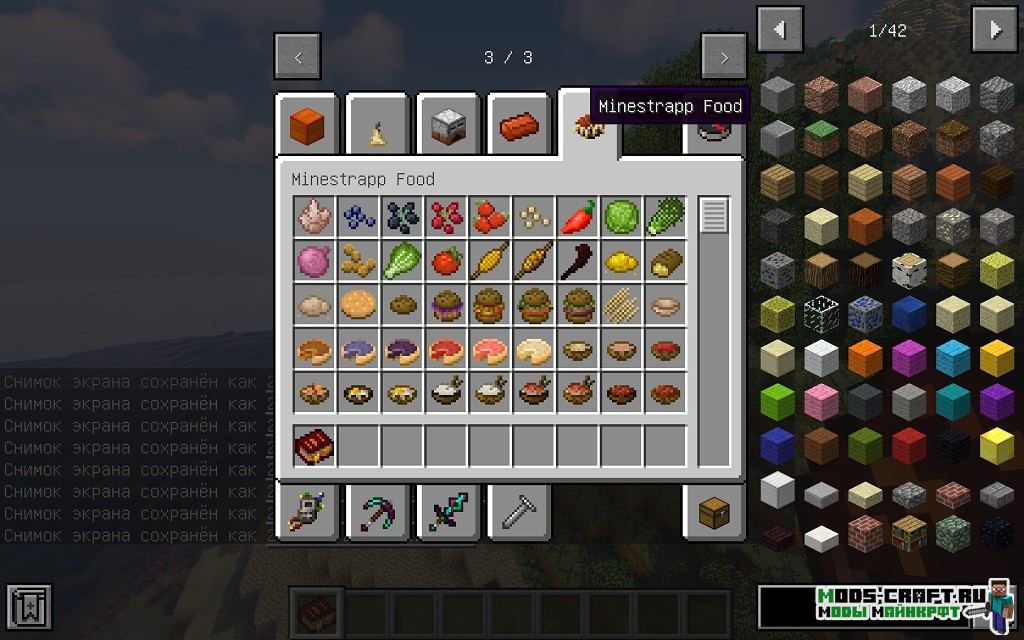Image resolution: width=1024 pixels, height=640 pixels.
Task: Pick the plain burger bun item
Action: click(x=357, y=304)
